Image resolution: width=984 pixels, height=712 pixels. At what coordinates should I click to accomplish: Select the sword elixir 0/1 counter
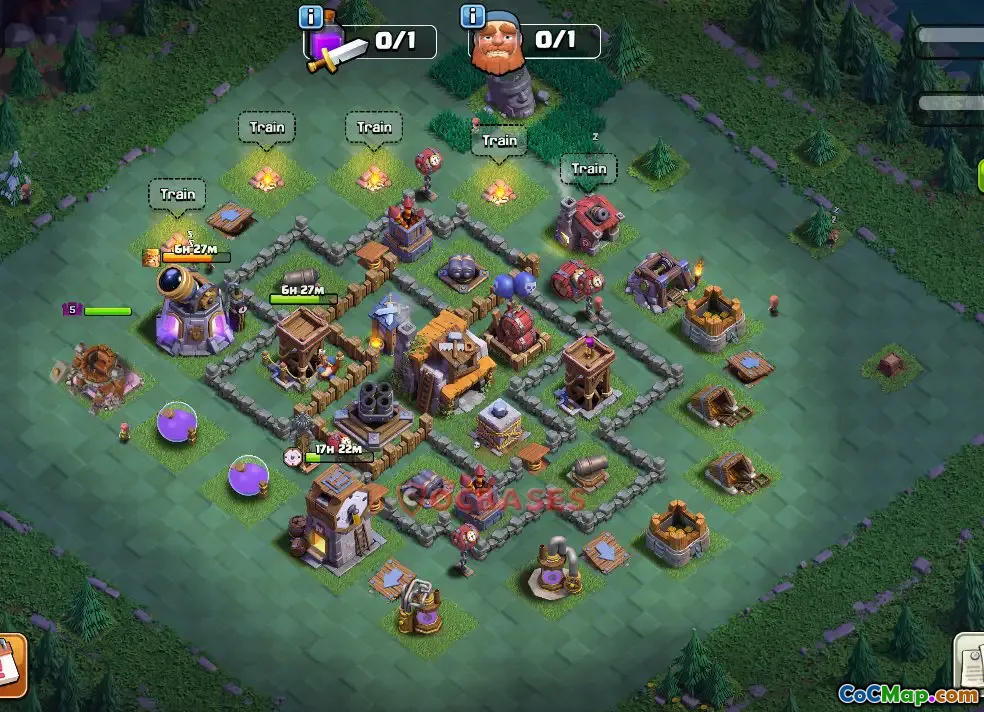390,42
